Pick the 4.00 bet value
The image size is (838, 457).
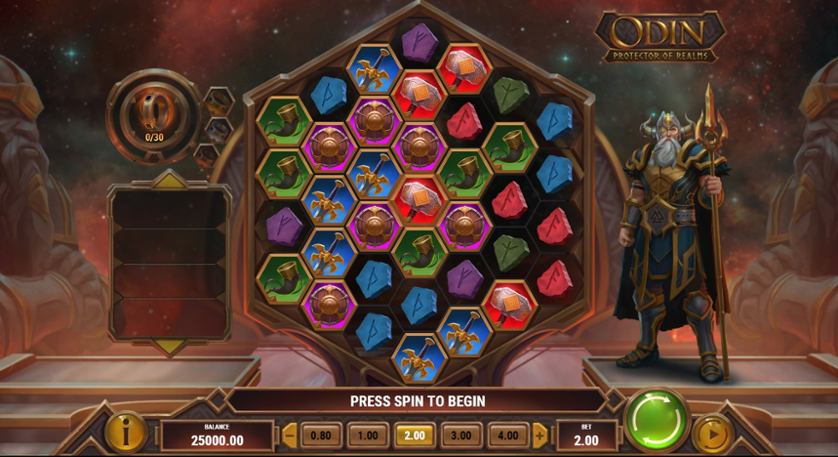(x=508, y=435)
